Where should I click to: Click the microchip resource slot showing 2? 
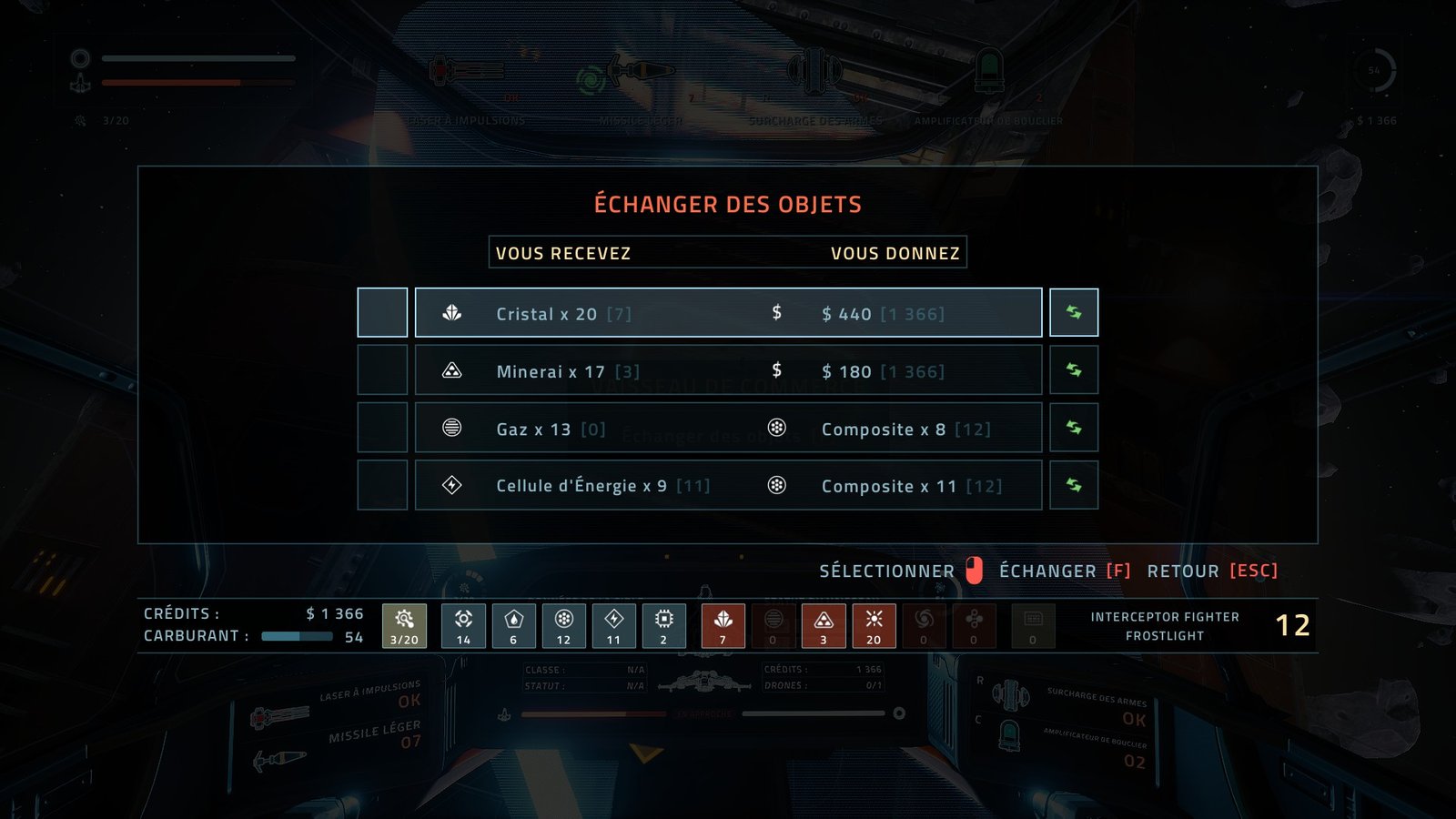point(664,625)
